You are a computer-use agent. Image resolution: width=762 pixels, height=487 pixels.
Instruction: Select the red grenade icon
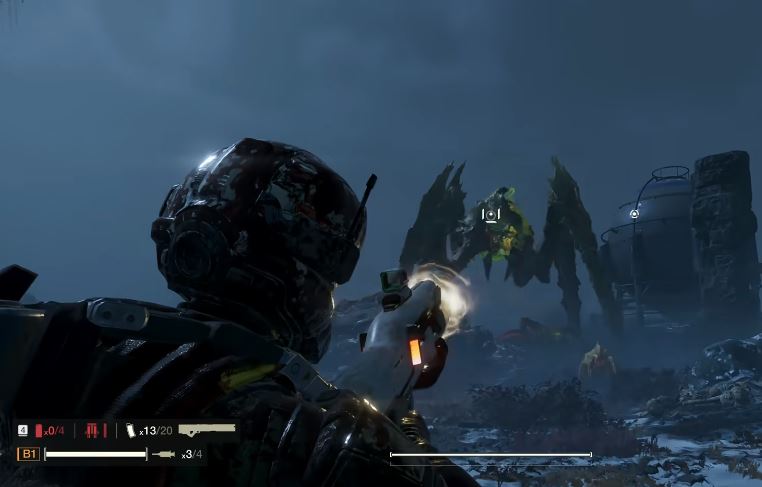coord(39,431)
